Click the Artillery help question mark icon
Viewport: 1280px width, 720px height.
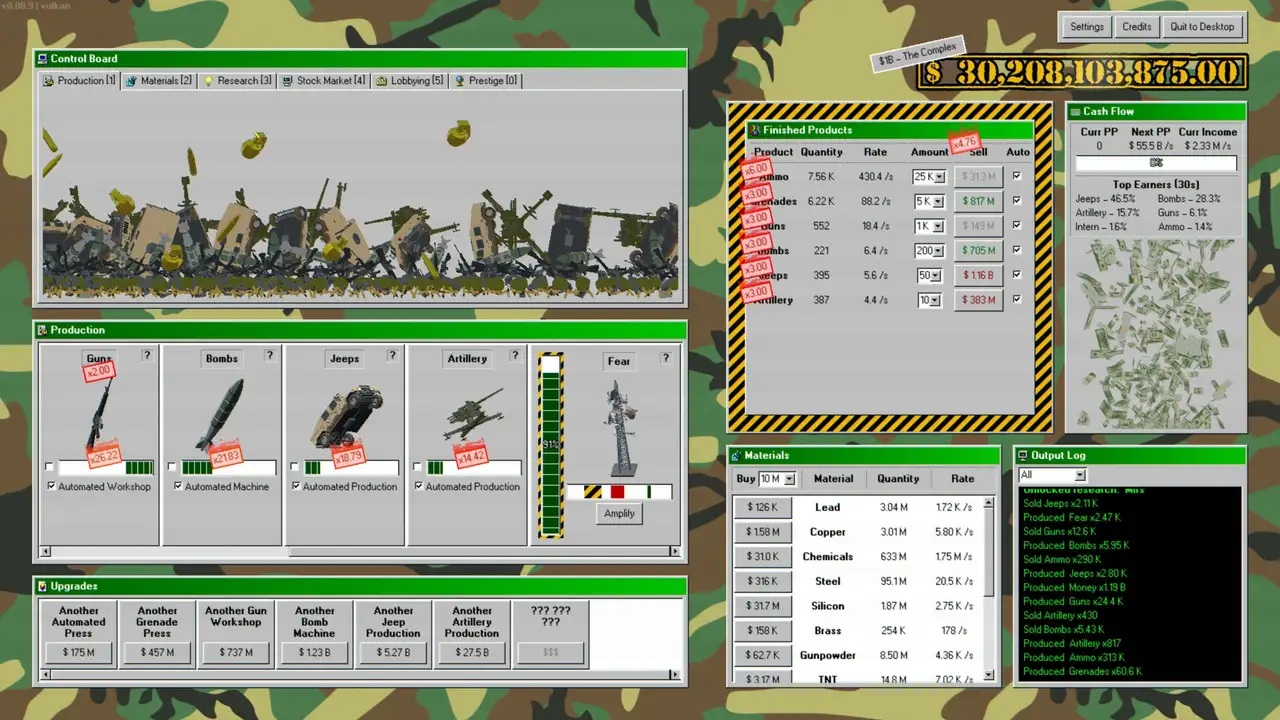[x=514, y=356]
